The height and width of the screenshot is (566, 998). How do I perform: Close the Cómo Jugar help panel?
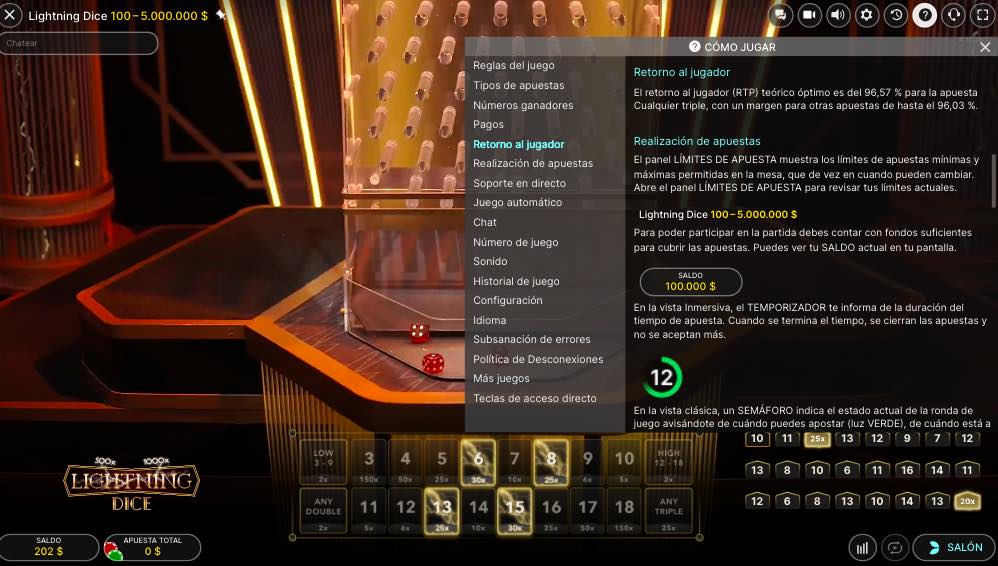985,47
